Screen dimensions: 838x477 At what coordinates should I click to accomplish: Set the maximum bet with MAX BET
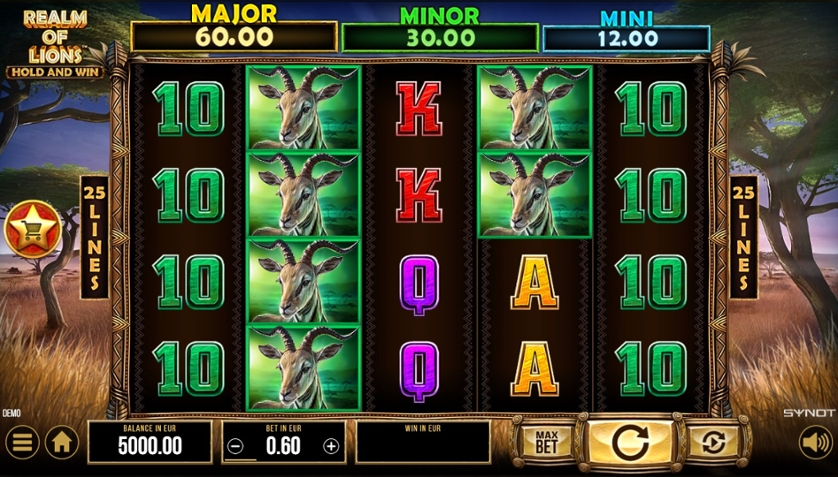click(546, 441)
